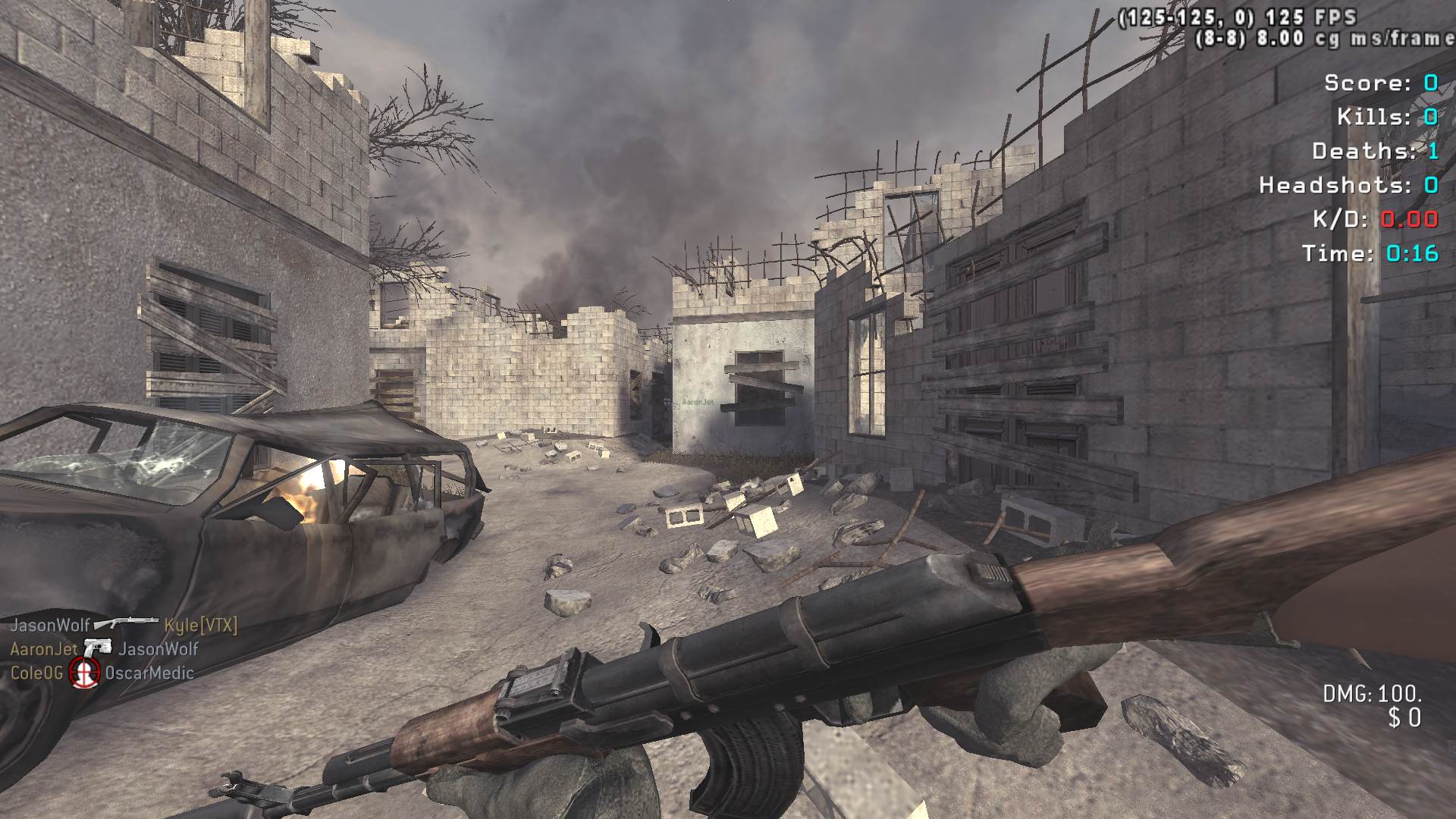Click the shotgun icon in the killfeed

click(126, 624)
